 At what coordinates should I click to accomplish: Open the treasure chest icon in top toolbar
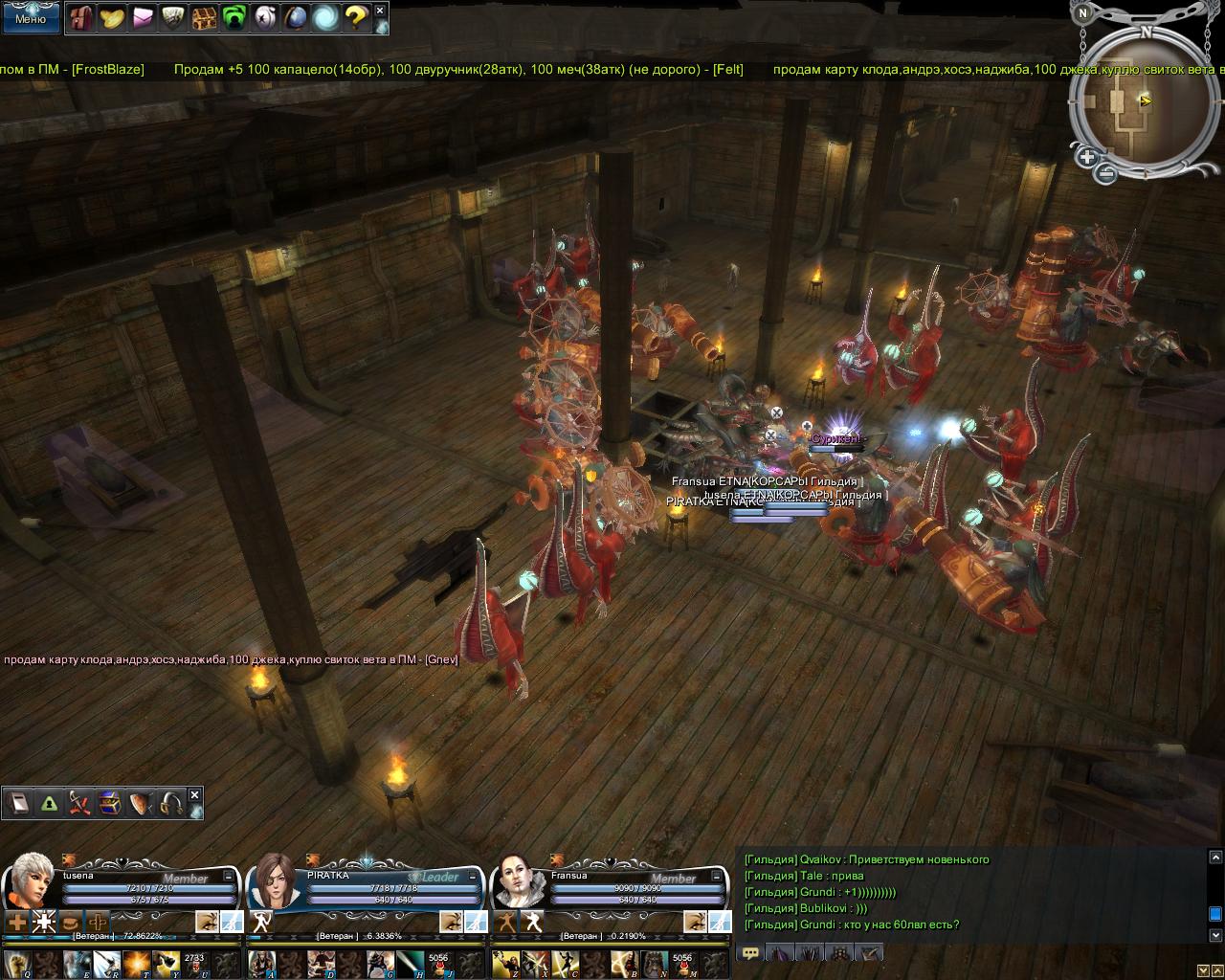[x=203, y=17]
